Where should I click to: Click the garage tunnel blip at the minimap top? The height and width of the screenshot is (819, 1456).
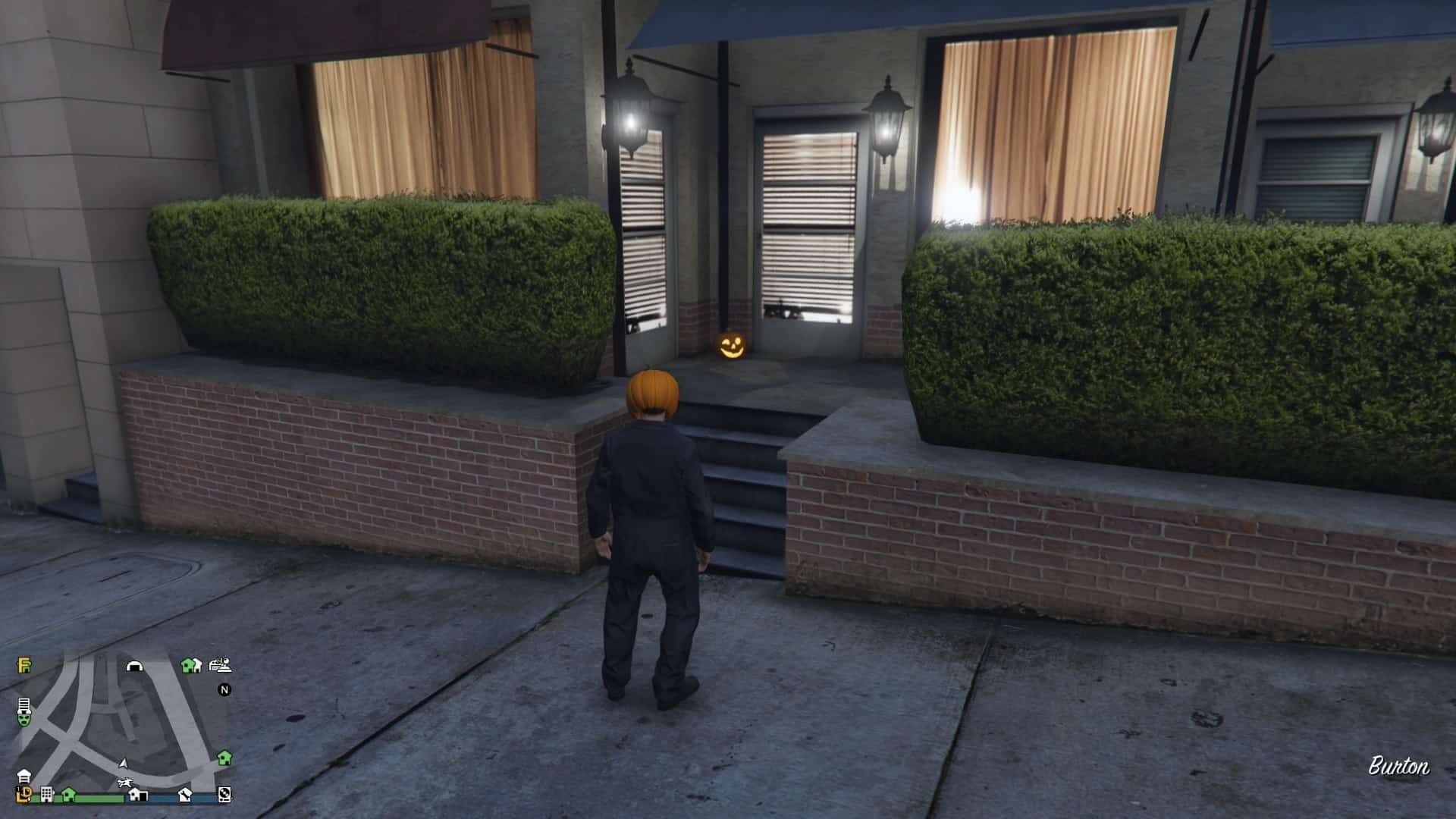pos(135,667)
